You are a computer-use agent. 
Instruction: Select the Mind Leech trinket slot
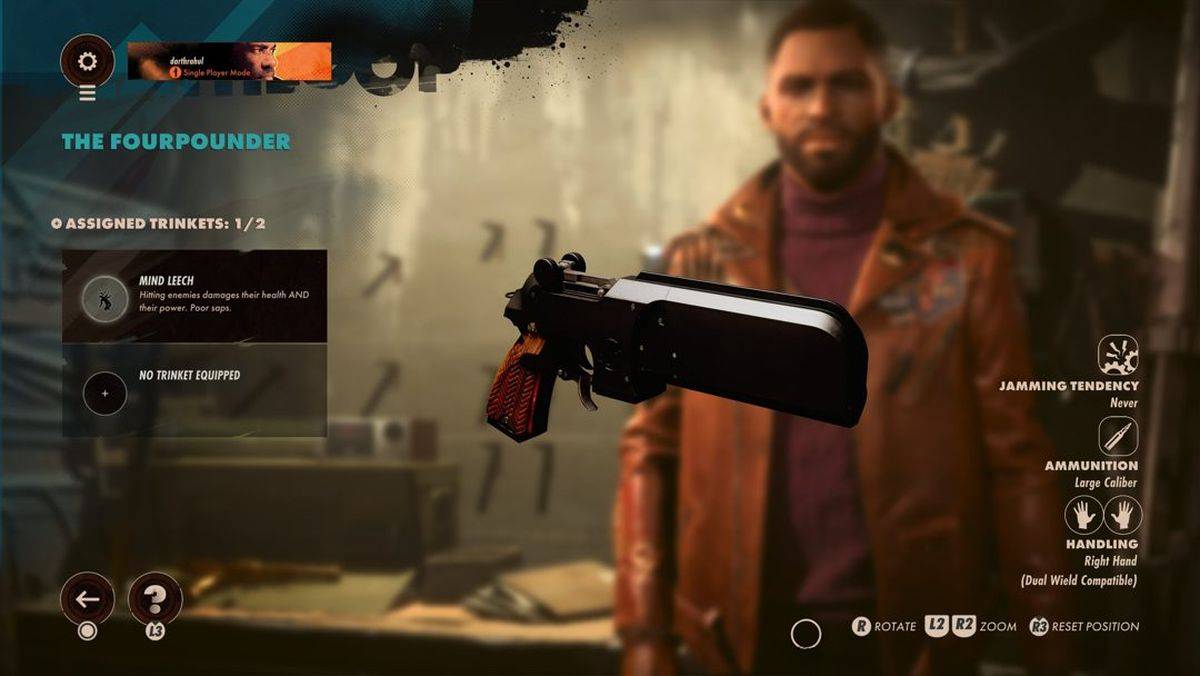[195, 296]
